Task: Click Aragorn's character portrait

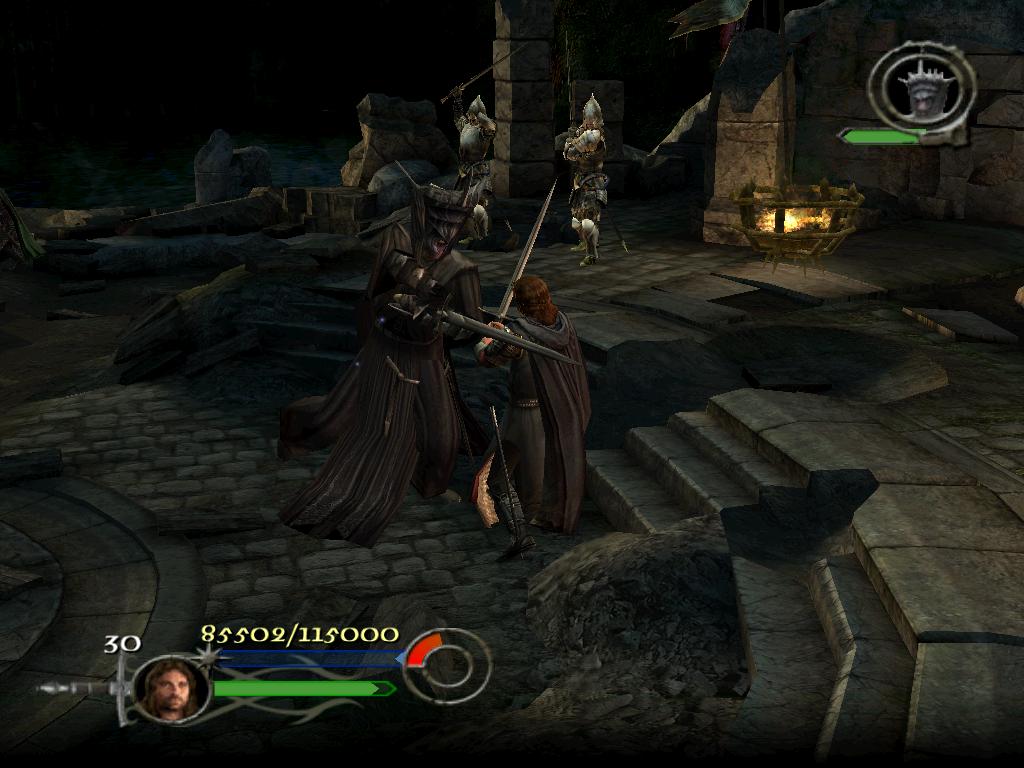Action: pos(172,688)
